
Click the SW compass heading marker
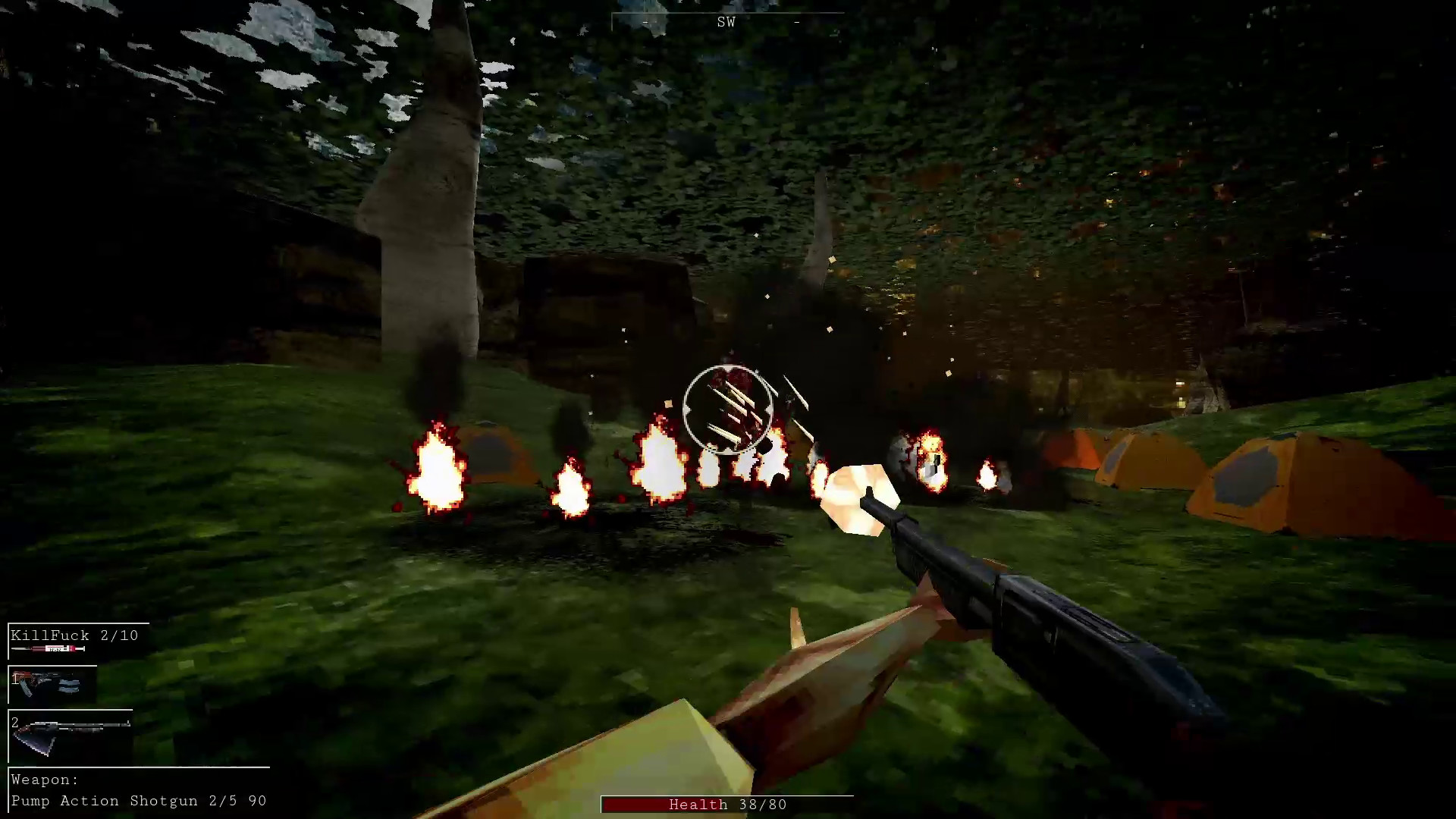(726, 22)
